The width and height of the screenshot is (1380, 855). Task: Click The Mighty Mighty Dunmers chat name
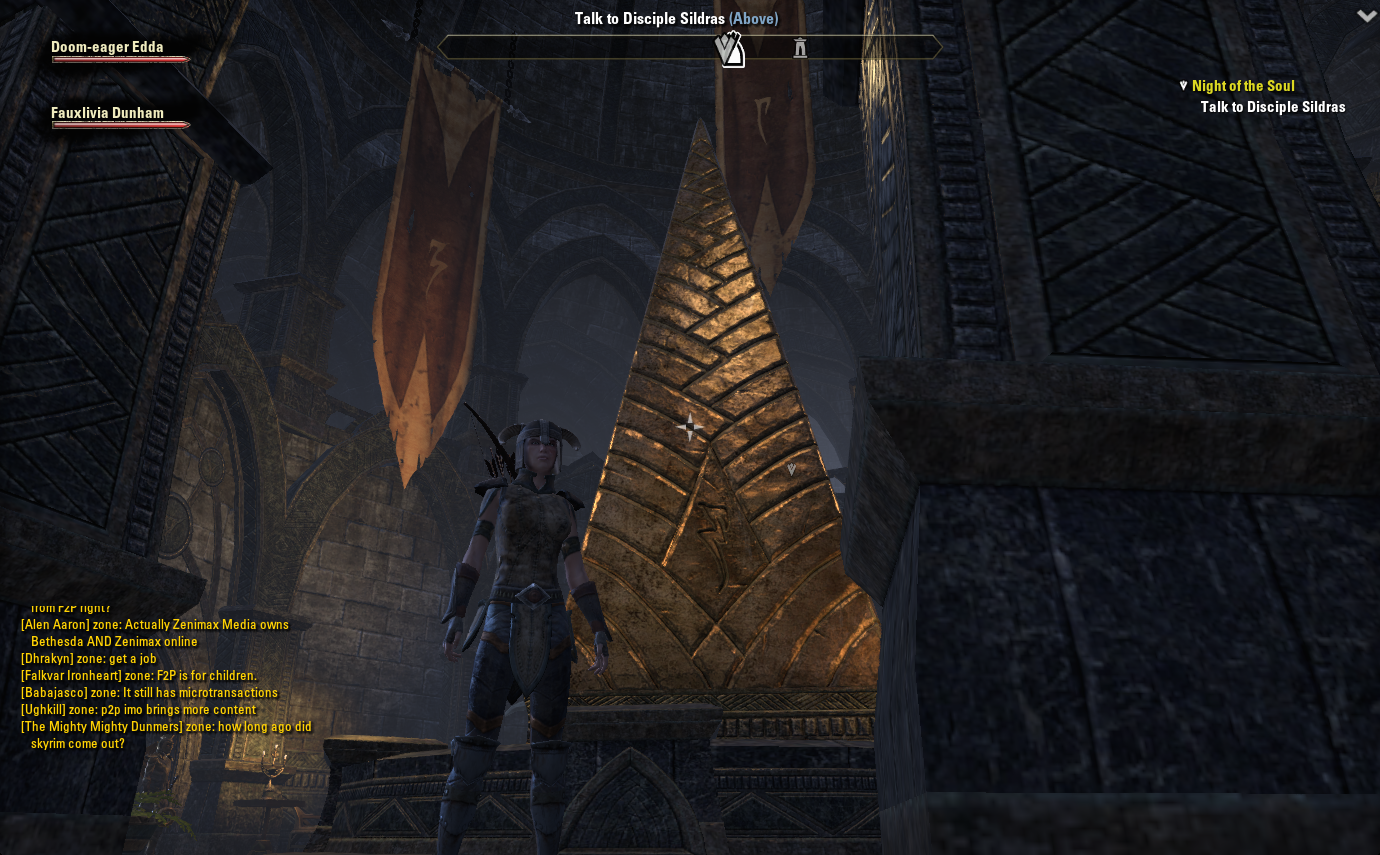(x=97, y=727)
